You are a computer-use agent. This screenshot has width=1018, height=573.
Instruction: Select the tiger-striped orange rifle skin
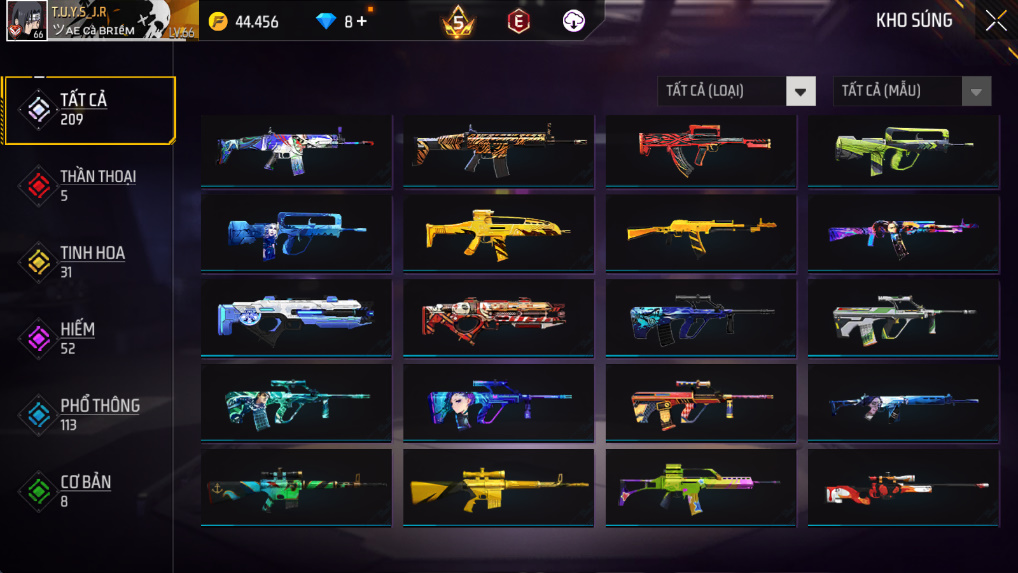(x=498, y=149)
